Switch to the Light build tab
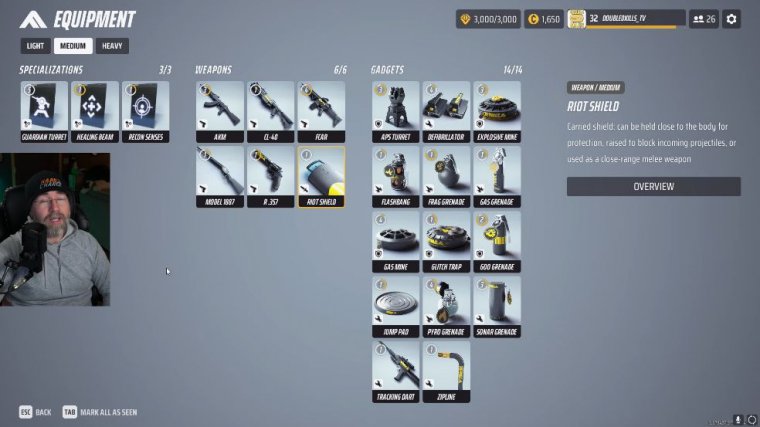 click(35, 46)
